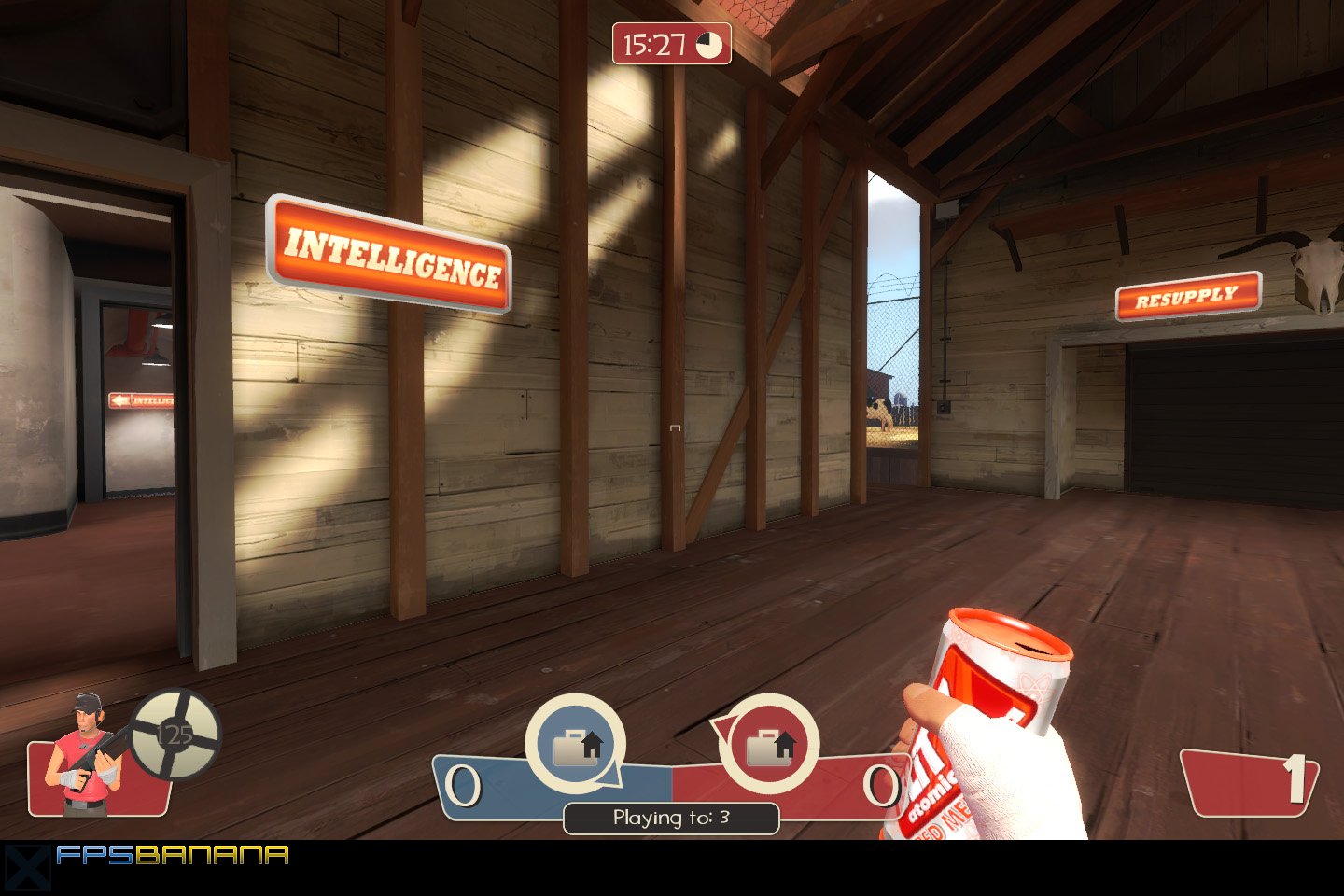Screen dimensions: 1344x896
Task: Toggle the small intelligence arrow sign in doorway
Action: pyautogui.click(x=140, y=401)
